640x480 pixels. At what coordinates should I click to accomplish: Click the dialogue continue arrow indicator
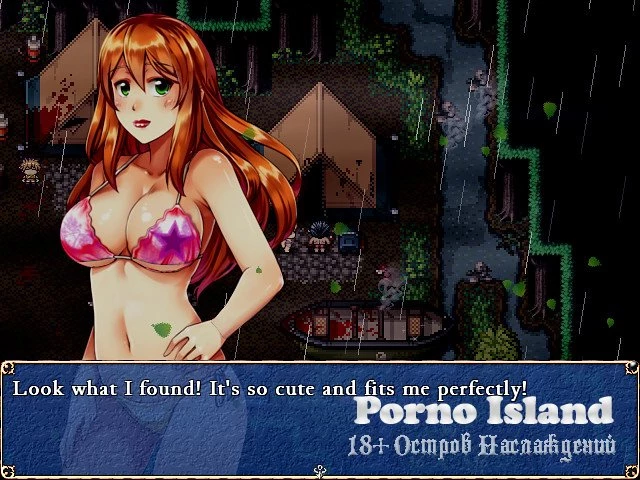[x=320, y=472]
